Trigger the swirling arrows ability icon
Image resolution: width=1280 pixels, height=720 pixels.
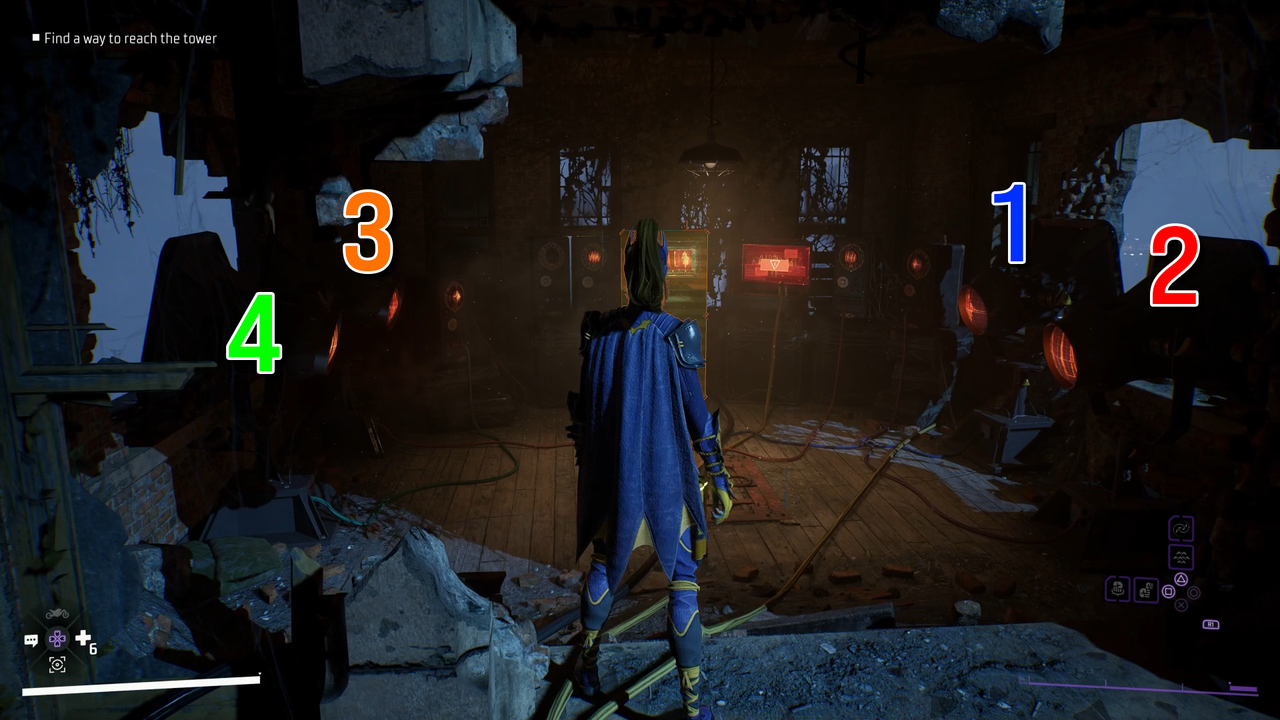1181,529
